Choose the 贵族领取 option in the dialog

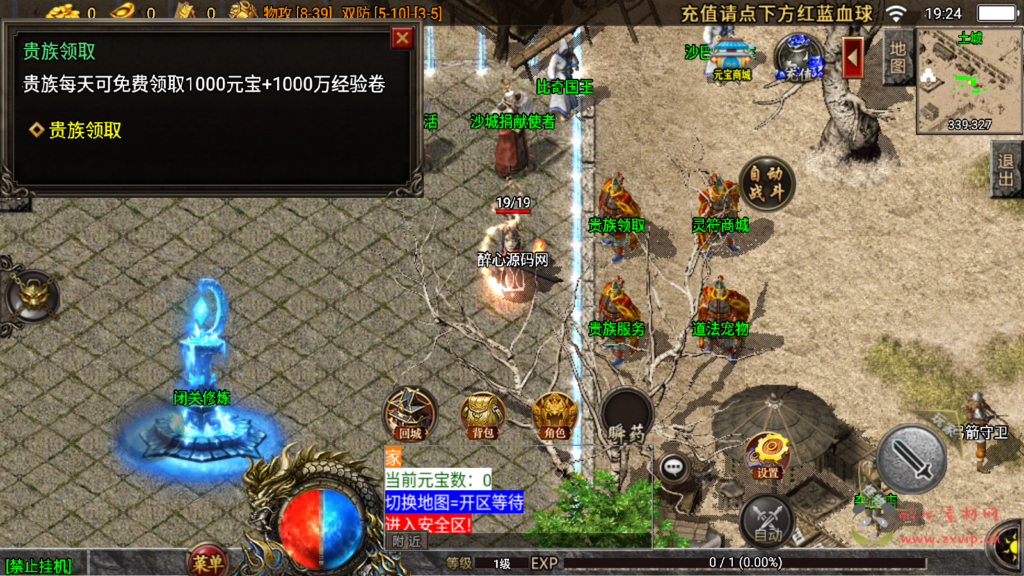click(x=85, y=130)
